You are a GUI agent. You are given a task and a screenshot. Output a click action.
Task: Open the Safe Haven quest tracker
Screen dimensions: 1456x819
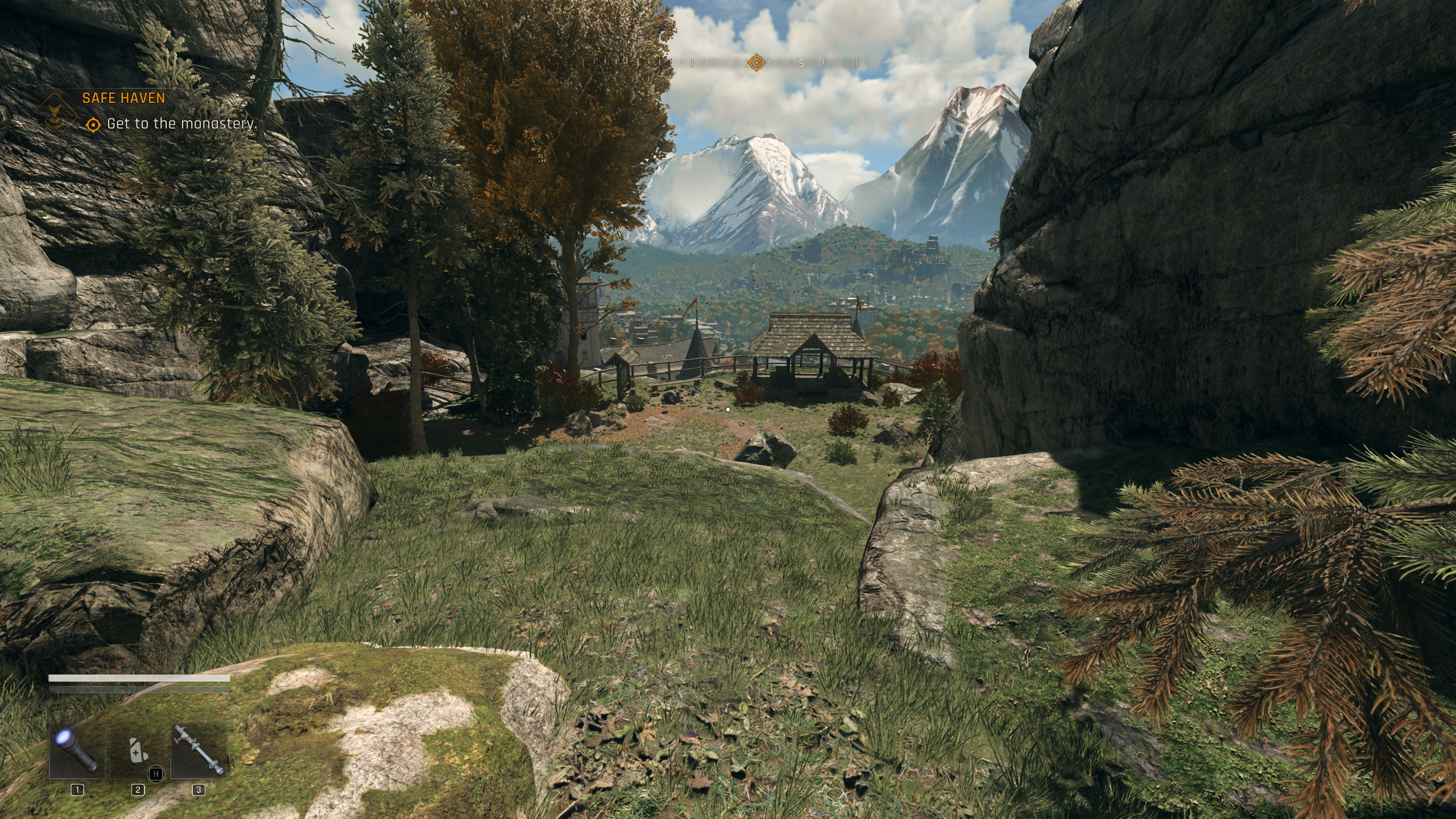pyautogui.click(x=123, y=98)
